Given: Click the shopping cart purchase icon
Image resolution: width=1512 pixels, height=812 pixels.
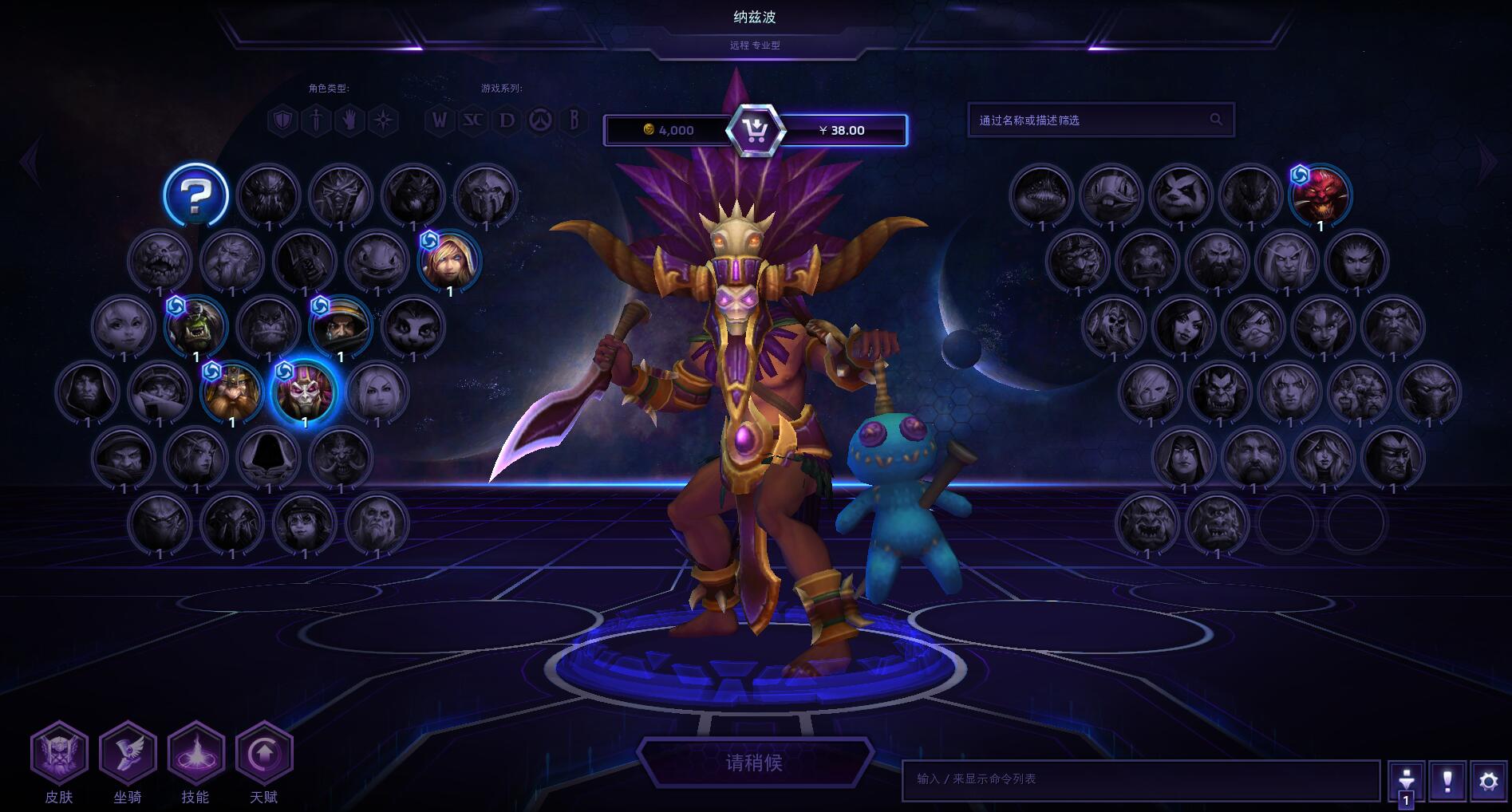Looking at the screenshot, I should tap(755, 131).
